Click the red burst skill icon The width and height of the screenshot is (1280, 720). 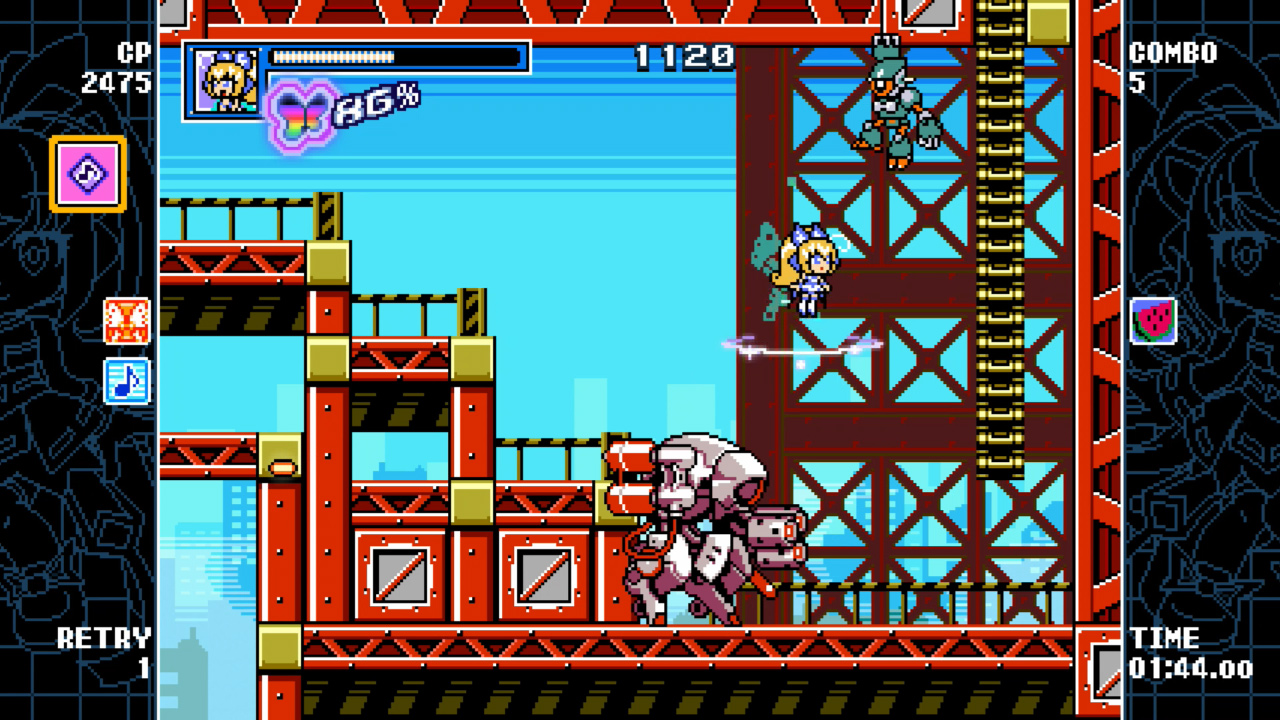tap(124, 321)
